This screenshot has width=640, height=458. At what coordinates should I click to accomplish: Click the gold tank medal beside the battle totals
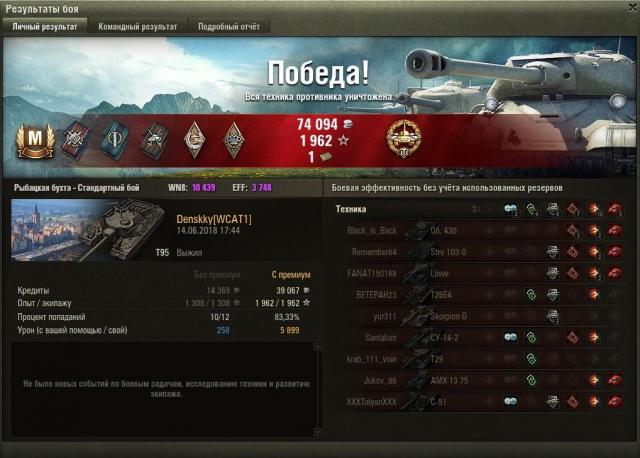click(403, 138)
